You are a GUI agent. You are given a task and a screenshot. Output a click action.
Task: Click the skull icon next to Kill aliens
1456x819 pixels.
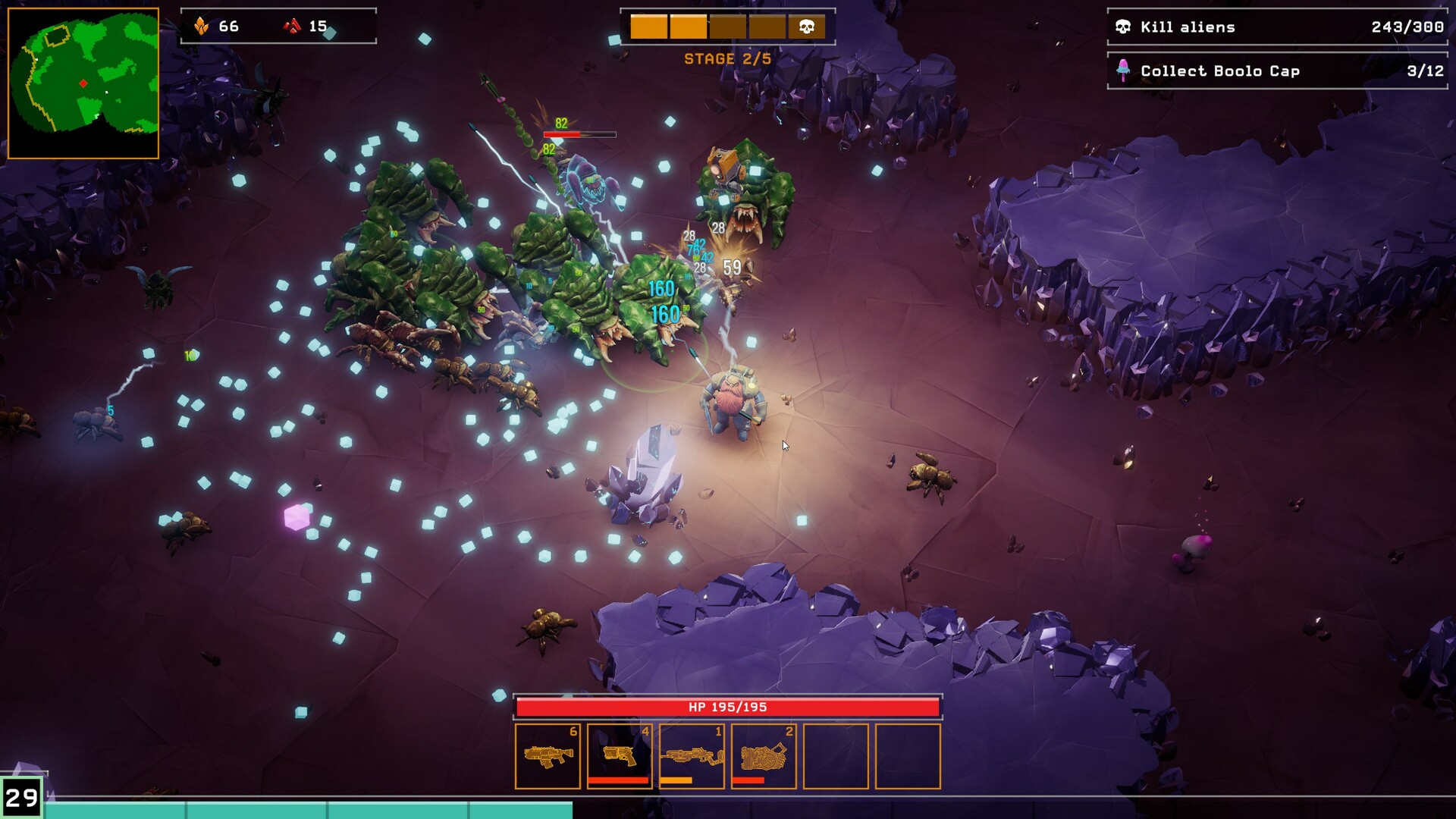(1123, 27)
